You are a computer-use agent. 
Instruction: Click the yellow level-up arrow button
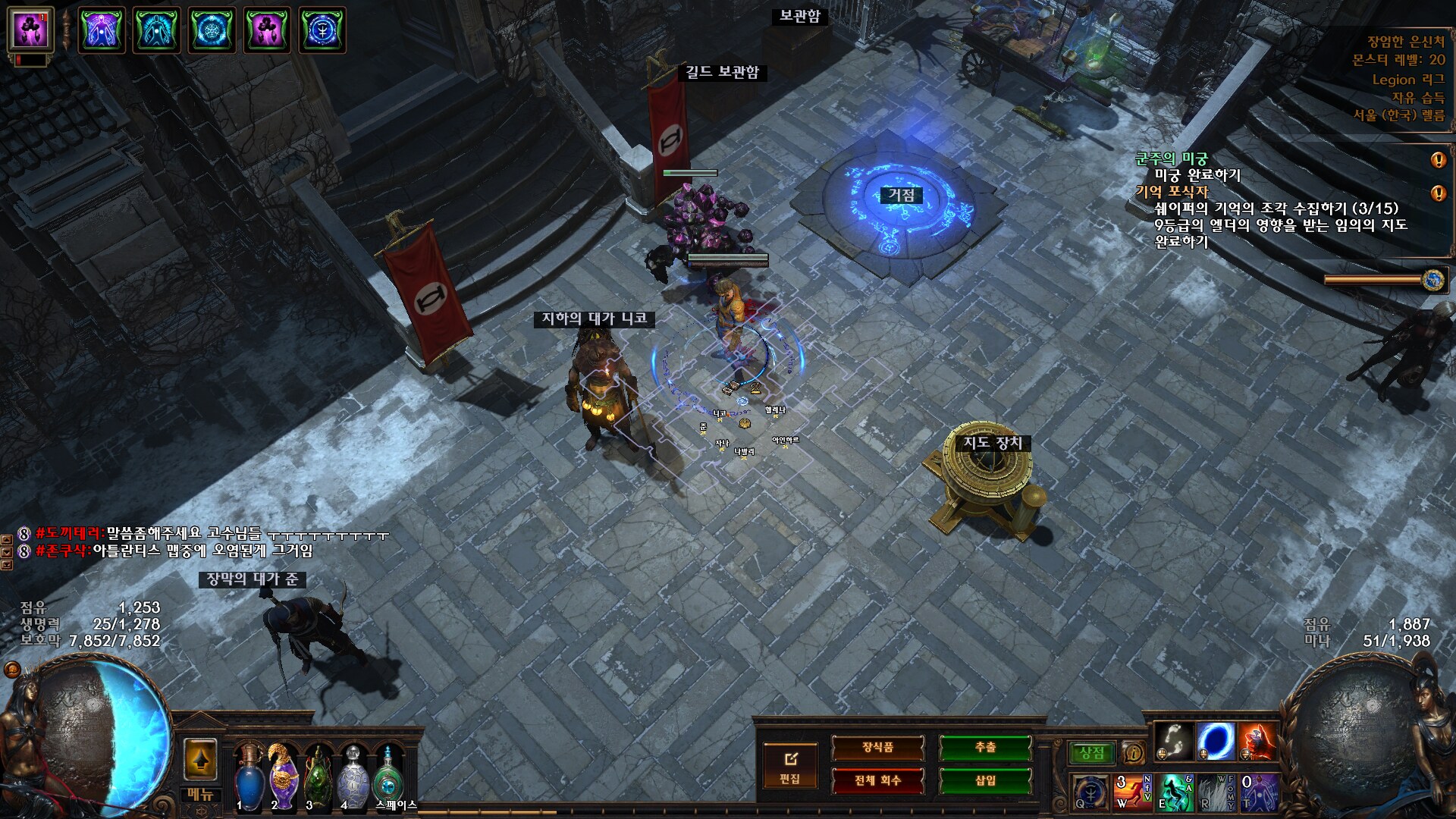[x=200, y=759]
